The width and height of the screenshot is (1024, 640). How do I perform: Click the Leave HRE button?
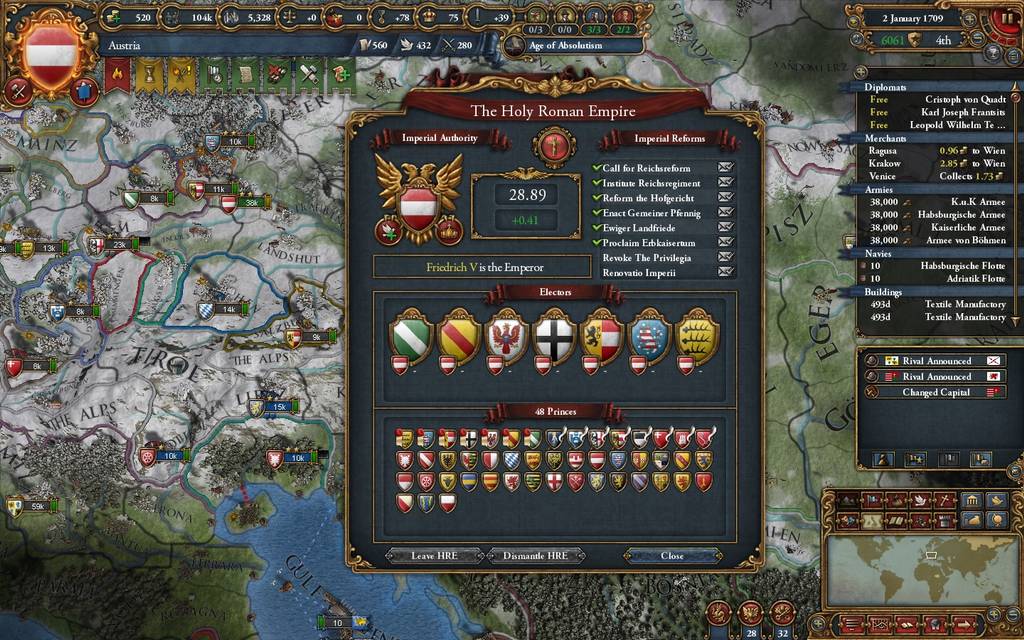point(430,556)
